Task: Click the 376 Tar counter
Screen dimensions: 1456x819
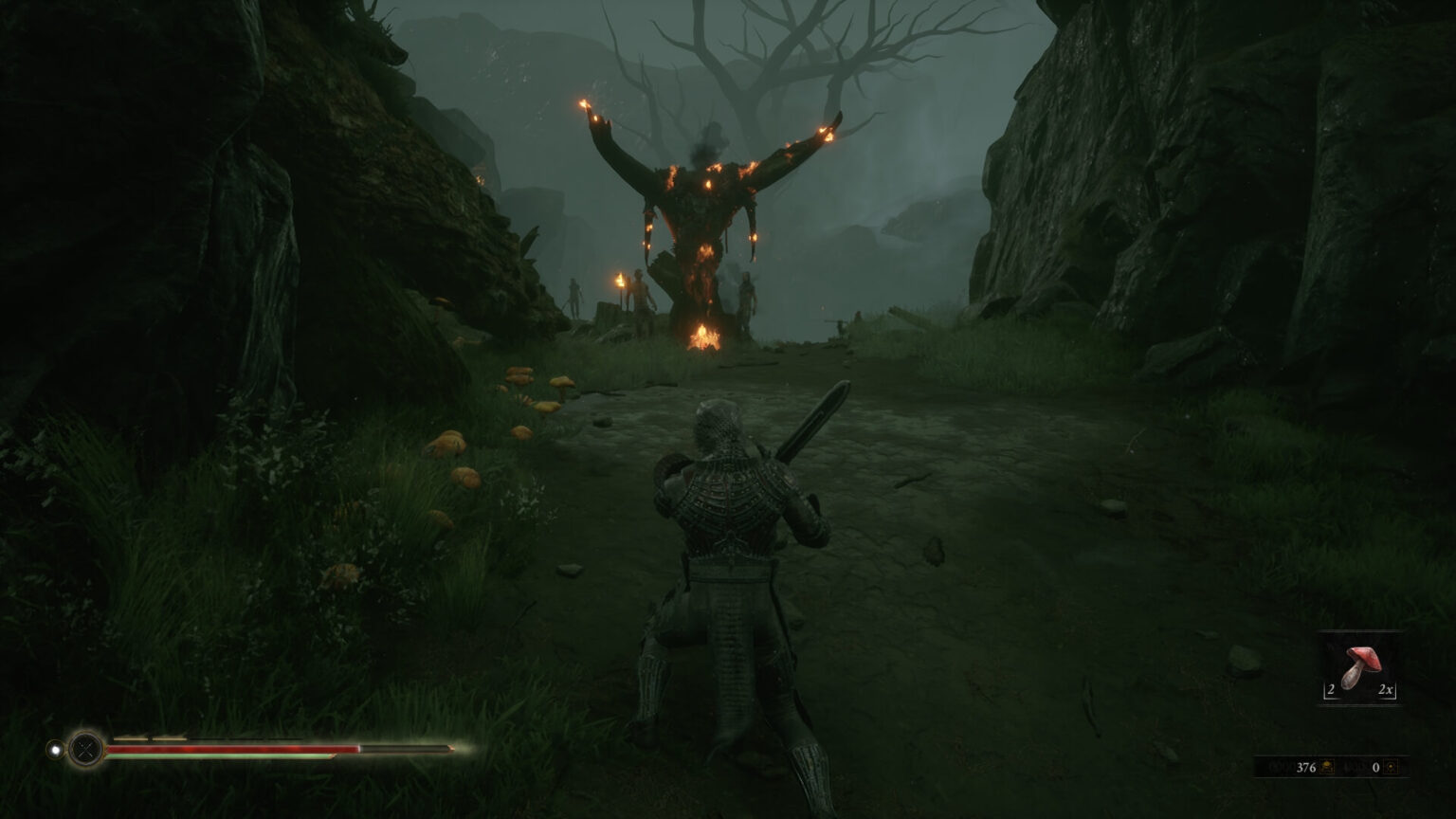Action: point(1306,767)
